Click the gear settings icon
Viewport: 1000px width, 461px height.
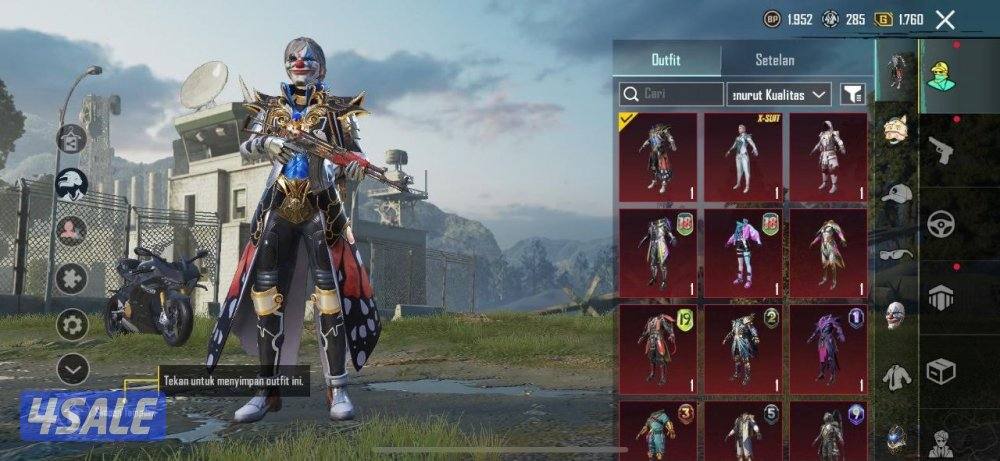point(71,324)
